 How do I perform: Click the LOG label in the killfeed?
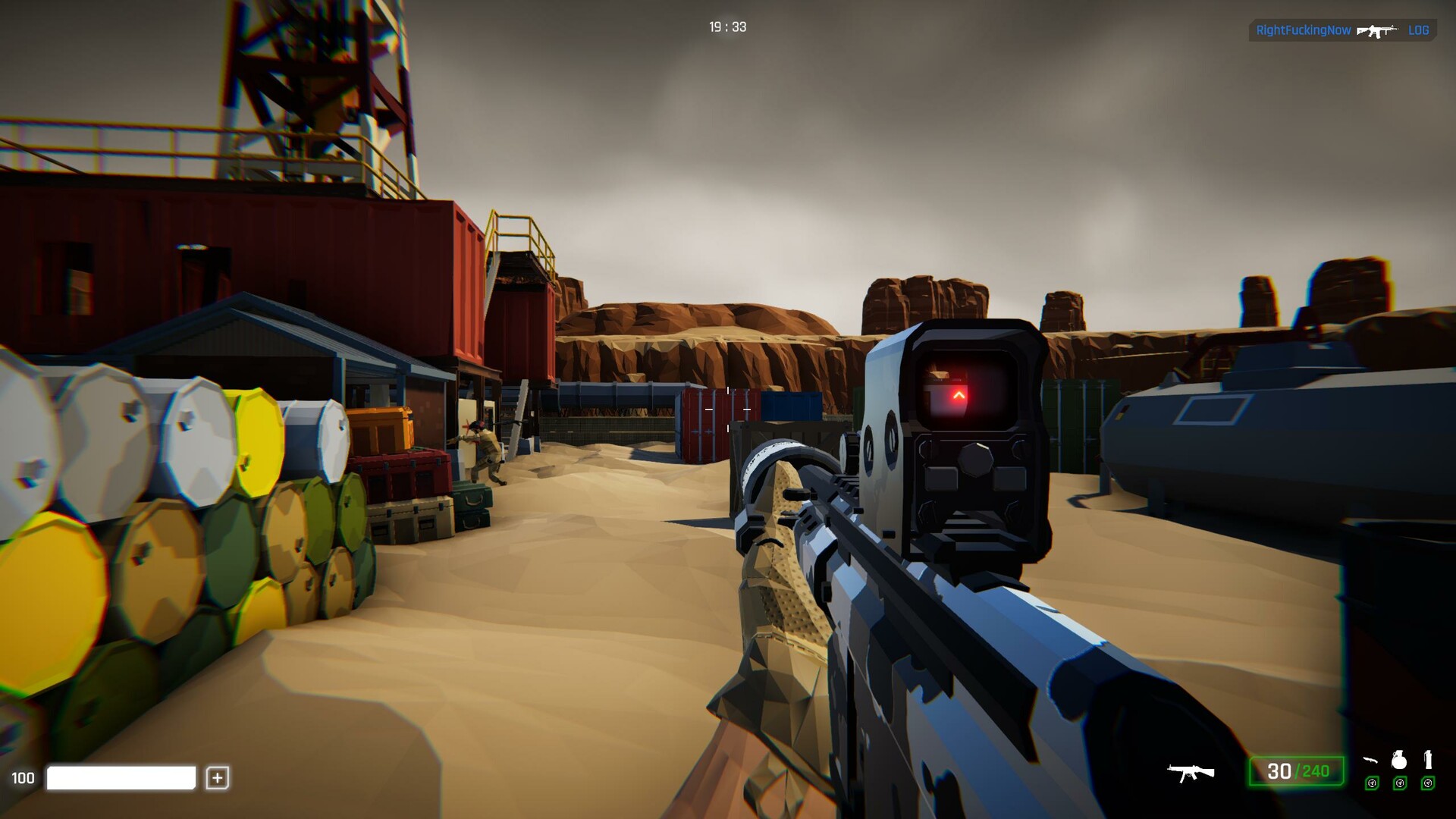click(1417, 31)
